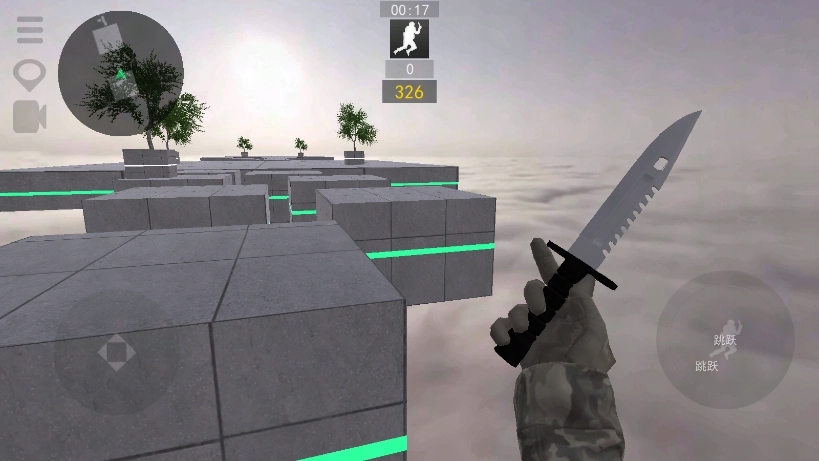The height and width of the screenshot is (461, 819).
Task: Open the chat bubble icon
Action: 30,74
